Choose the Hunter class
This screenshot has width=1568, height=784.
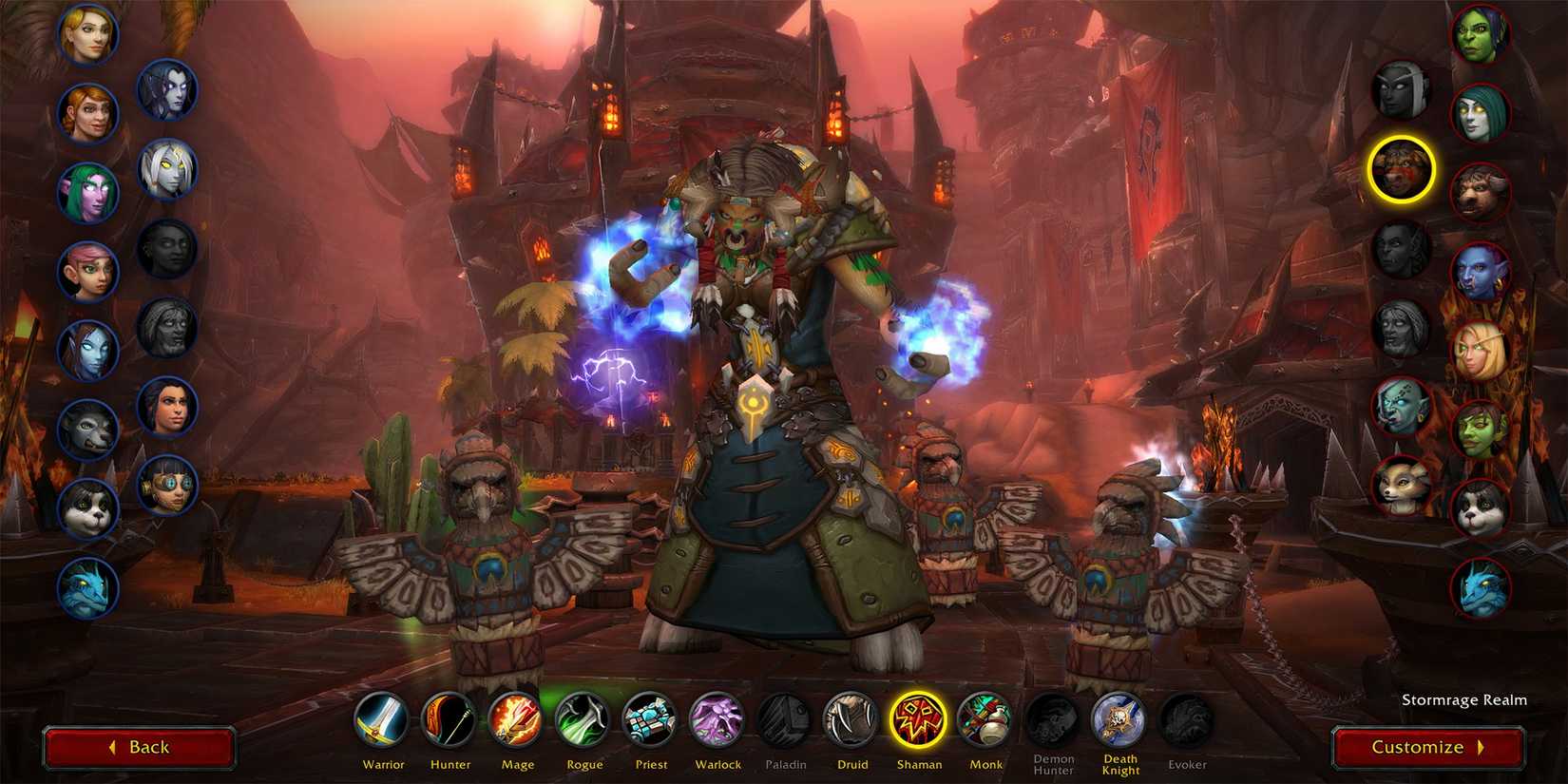[449, 720]
